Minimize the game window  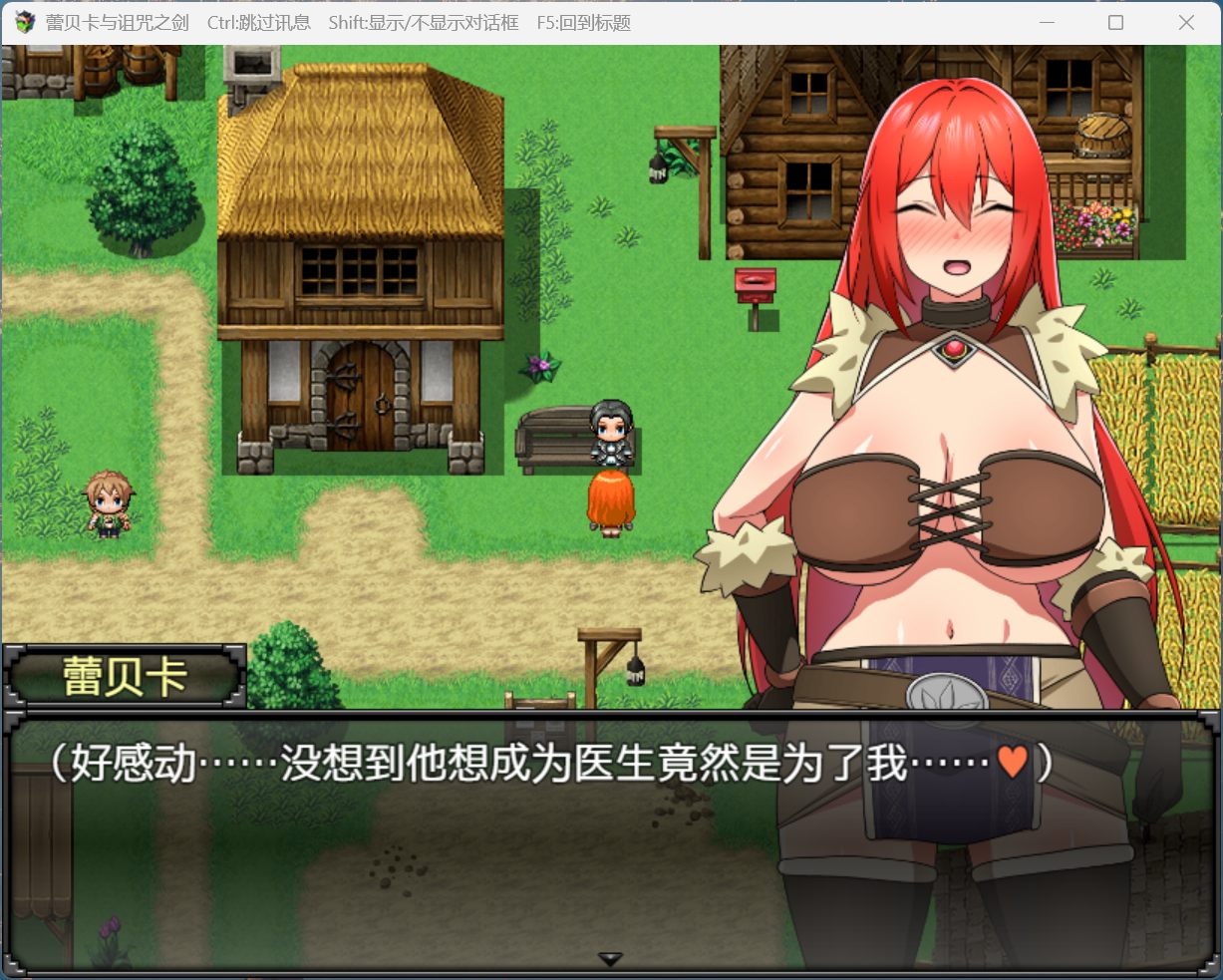1047,22
